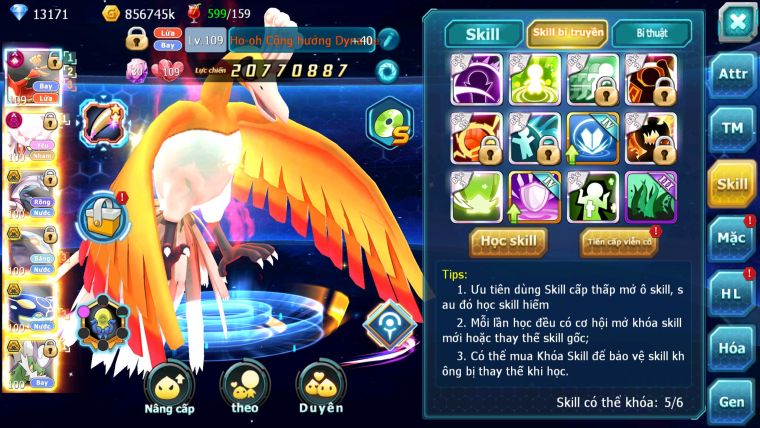This screenshot has width=760, height=428.
Task: Click the circular refresh icon by power score
Action: pyautogui.click(x=387, y=71)
